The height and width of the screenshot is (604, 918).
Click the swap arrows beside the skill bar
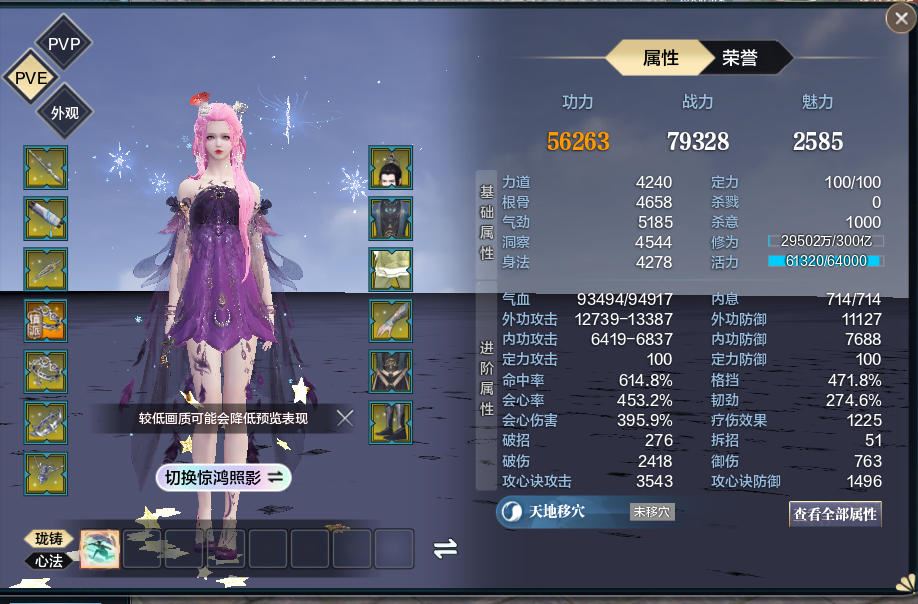(x=445, y=548)
